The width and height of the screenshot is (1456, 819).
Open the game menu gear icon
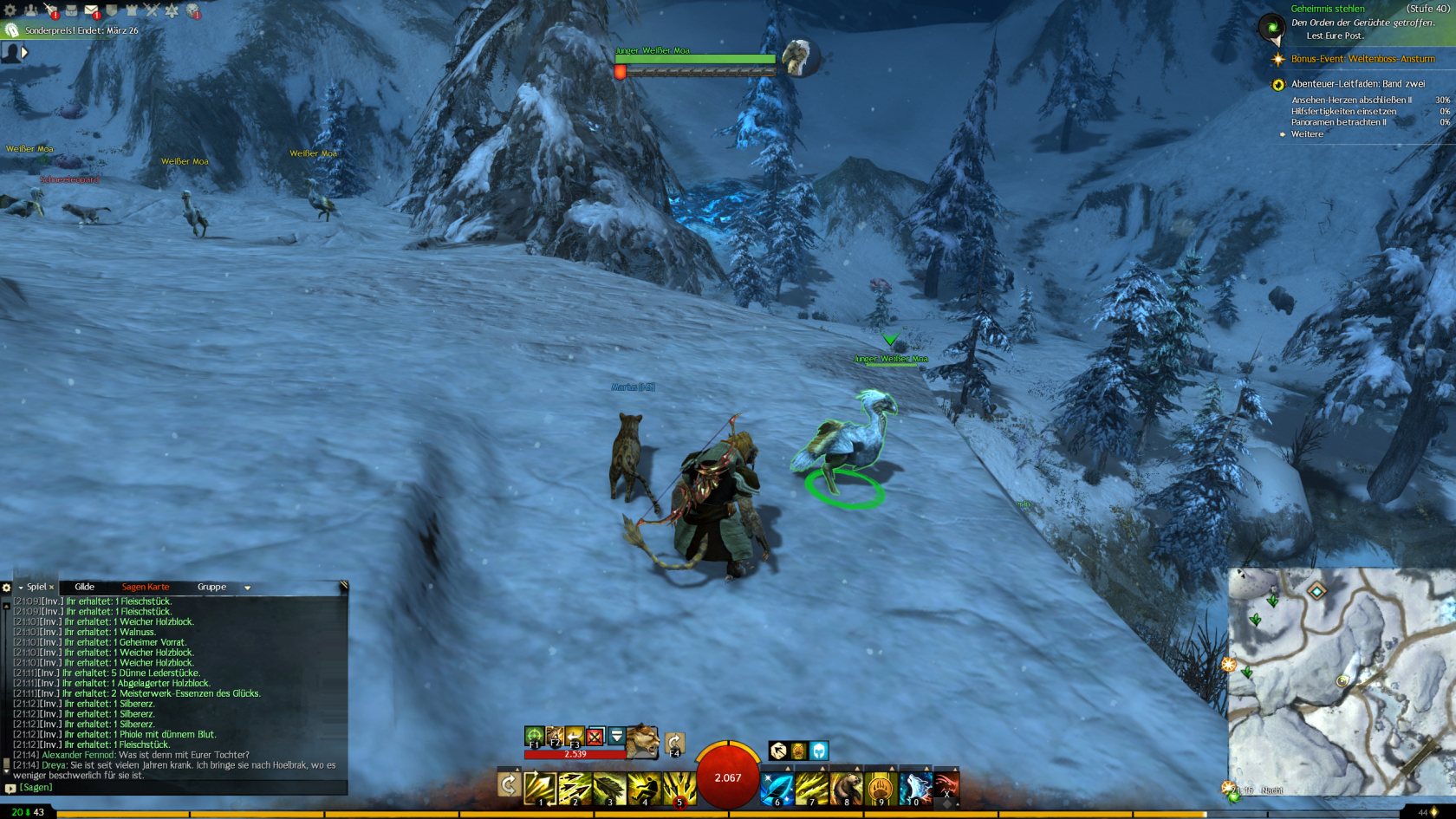point(10,10)
